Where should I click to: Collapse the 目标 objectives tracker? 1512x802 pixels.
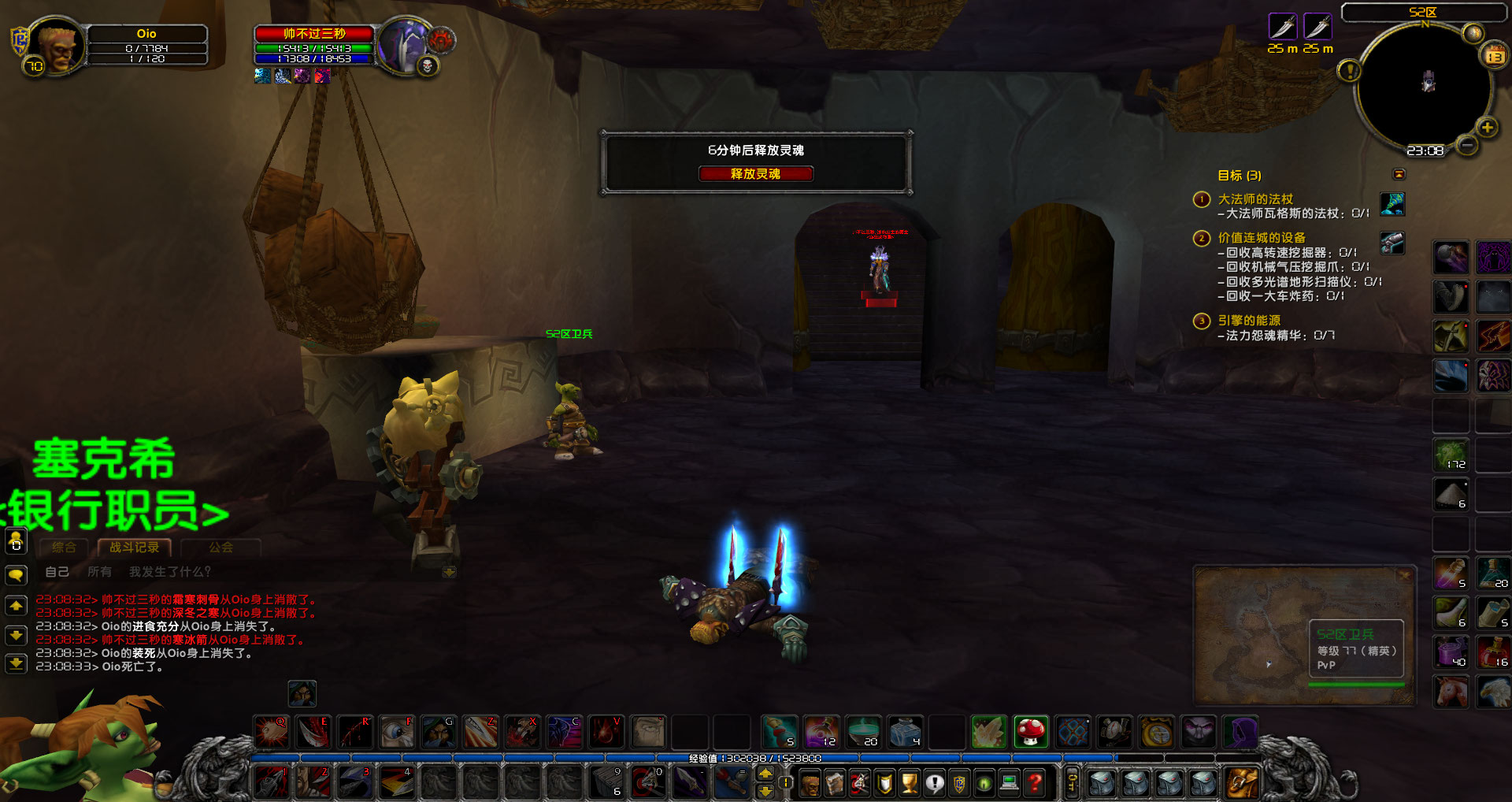click(1399, 174)
